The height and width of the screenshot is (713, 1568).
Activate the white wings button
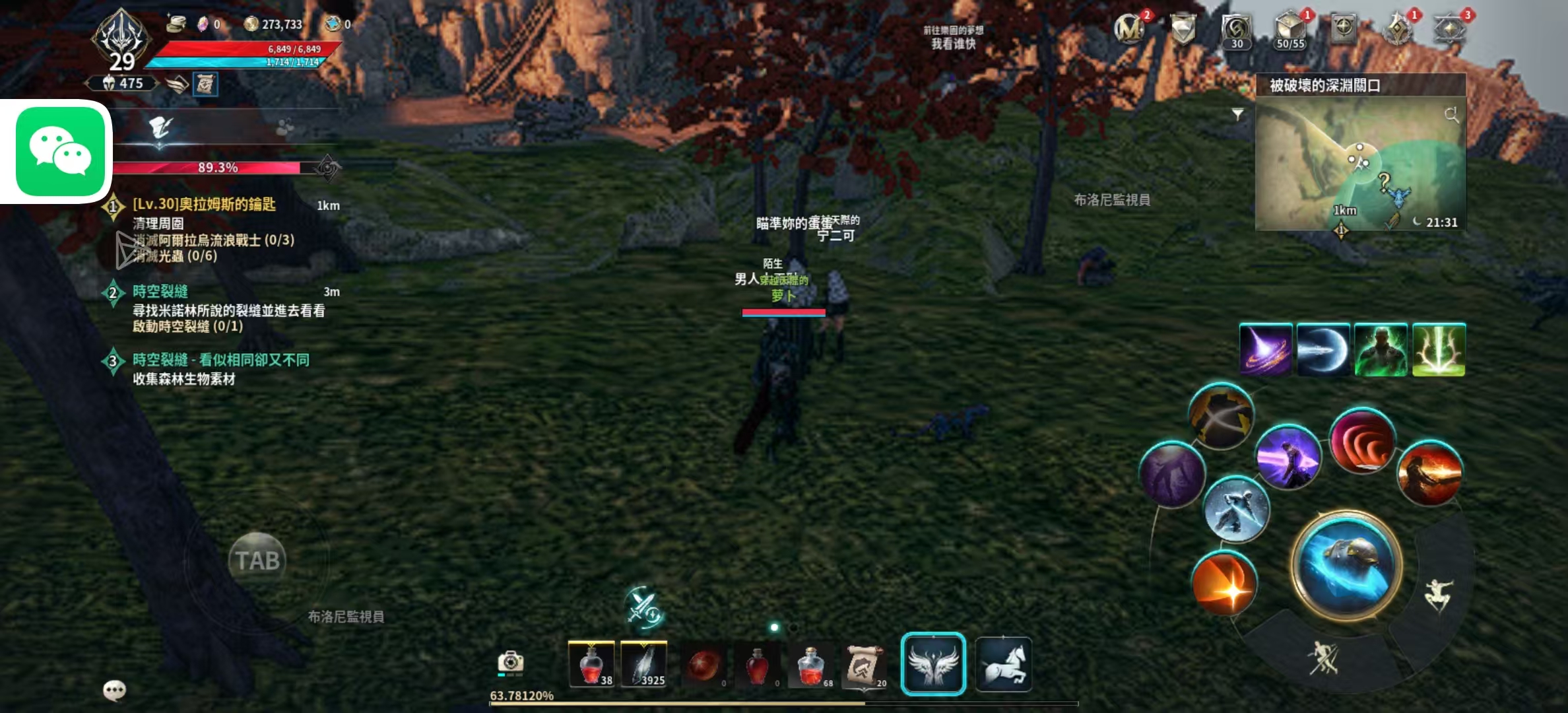point(933,663)
